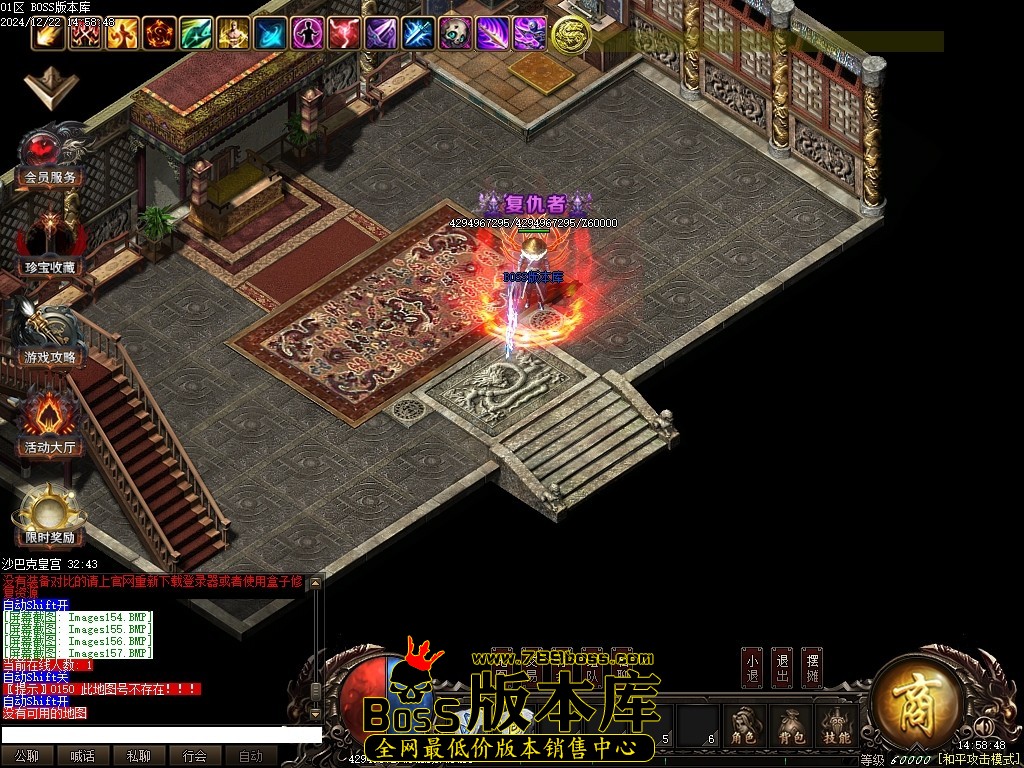
Task: Switch to the 公聊 public chat tab
Action: [x=27, y=756]
